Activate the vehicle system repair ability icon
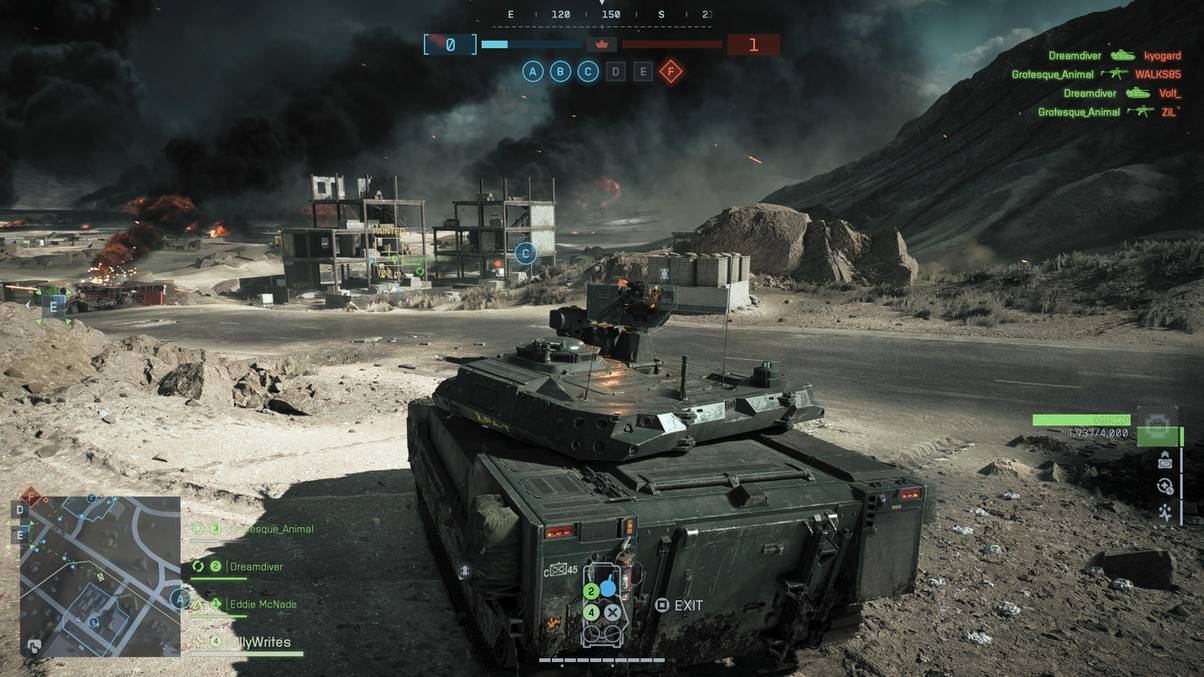The image size is (1204, 677). click(x=1164, y=486)
